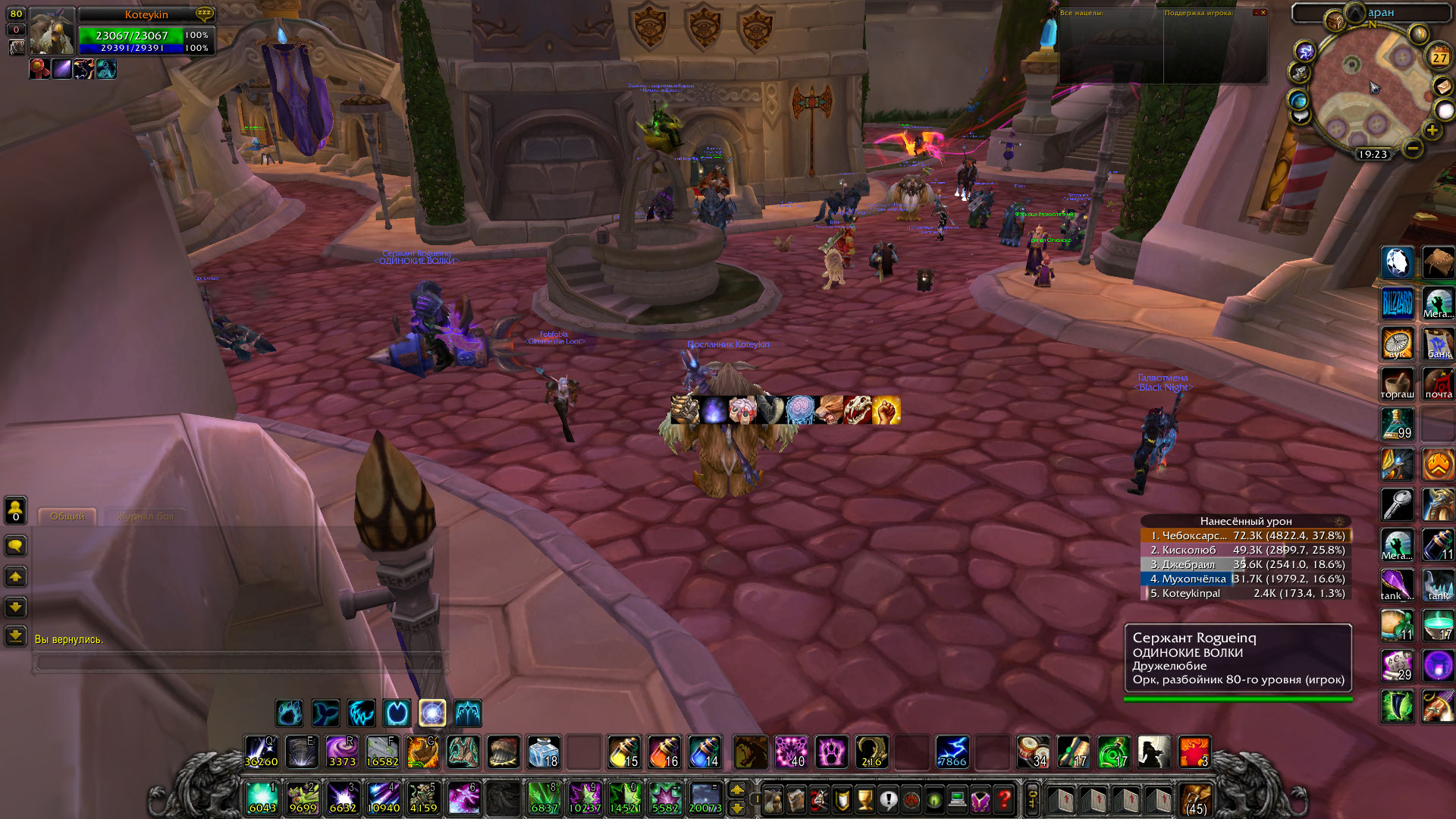The image size is (1456, 819).
Task: Open the key ring button
Action: click(1033, 799)
